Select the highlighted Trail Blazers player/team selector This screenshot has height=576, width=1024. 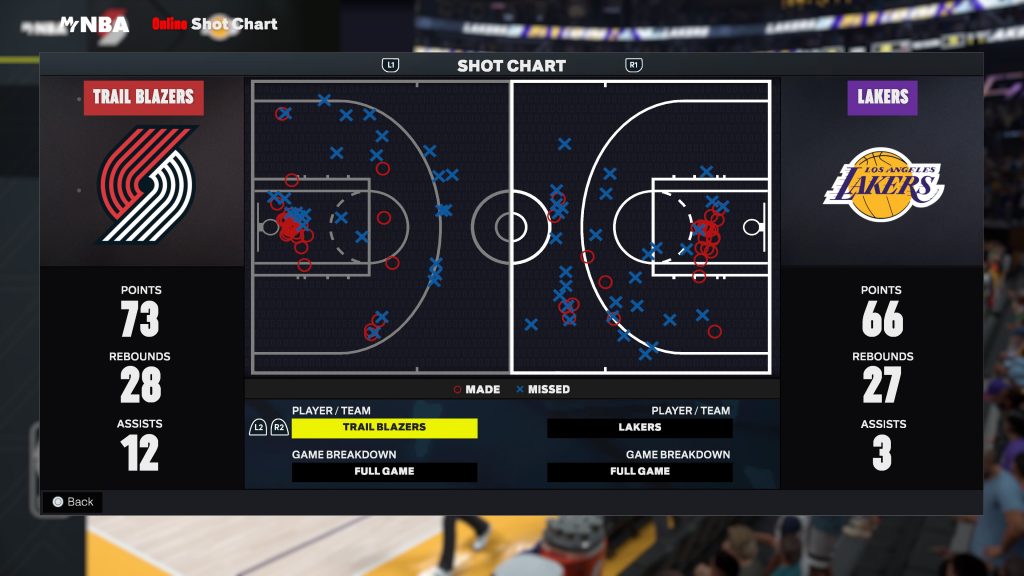pos(384,427)
